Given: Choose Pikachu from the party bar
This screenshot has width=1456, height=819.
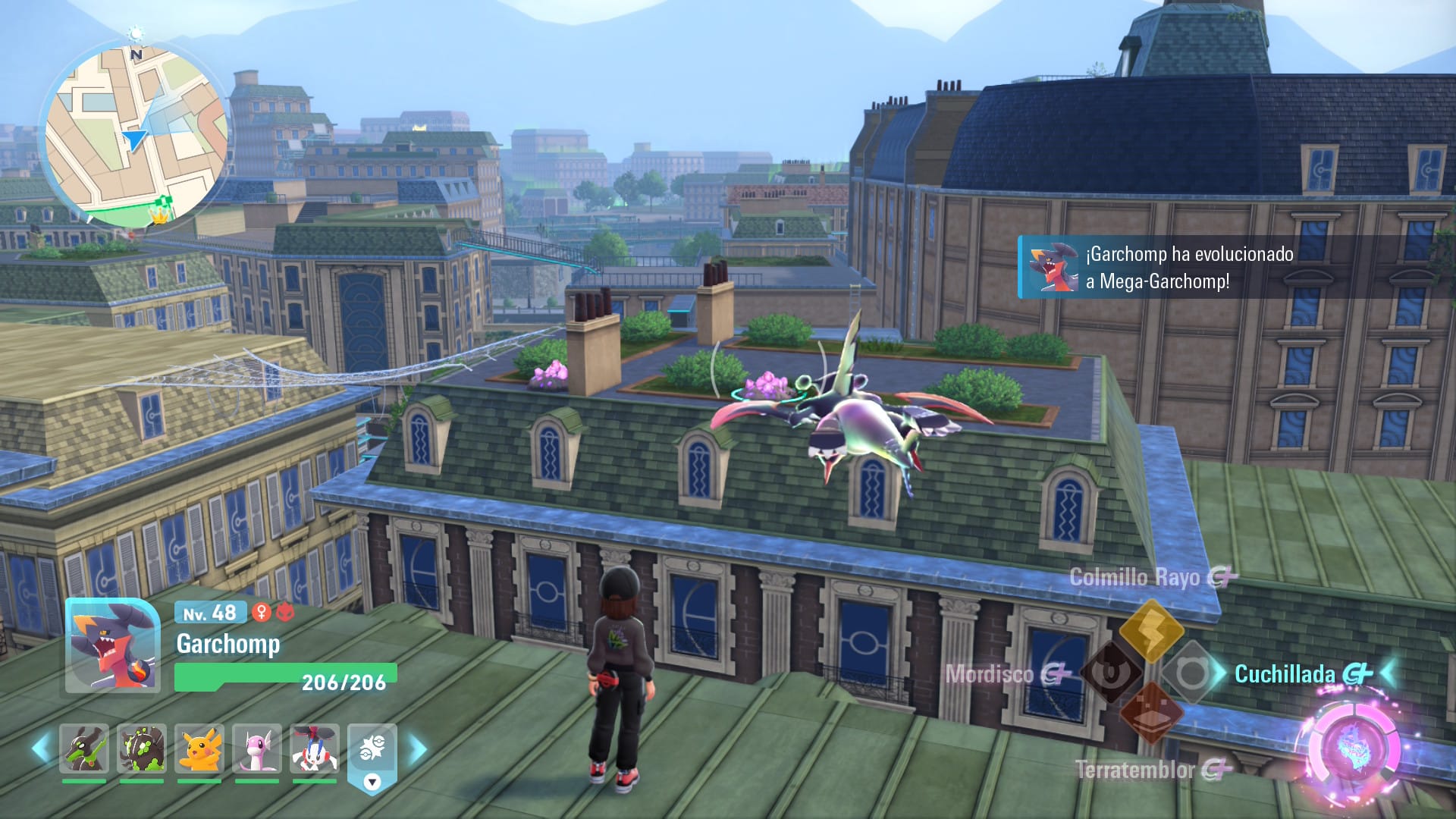Looking at the screenshot, I should coord(199,748).
